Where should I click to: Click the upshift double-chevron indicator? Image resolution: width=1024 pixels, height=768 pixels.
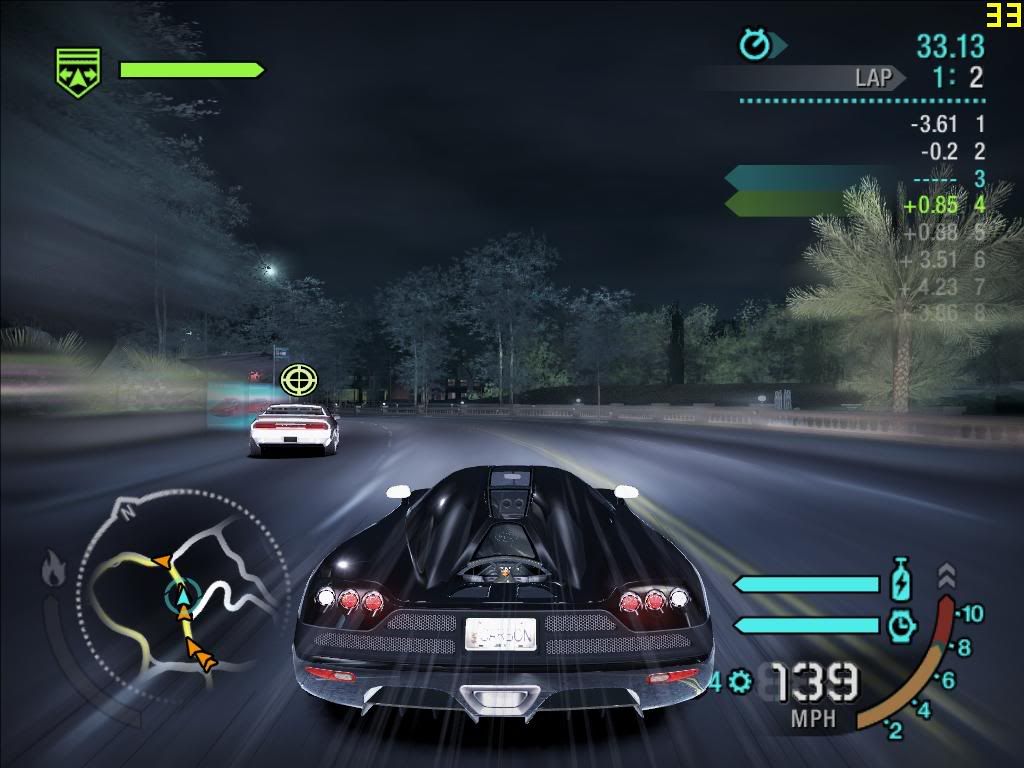tap(946, 576)
